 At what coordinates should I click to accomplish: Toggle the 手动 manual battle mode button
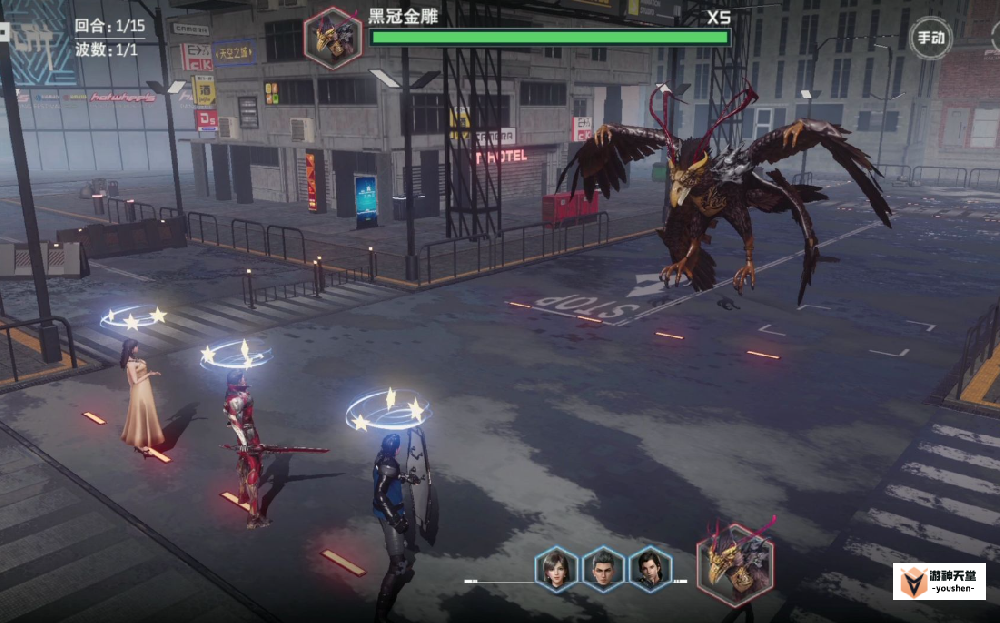pyautogui.click(x=929, y=39)
